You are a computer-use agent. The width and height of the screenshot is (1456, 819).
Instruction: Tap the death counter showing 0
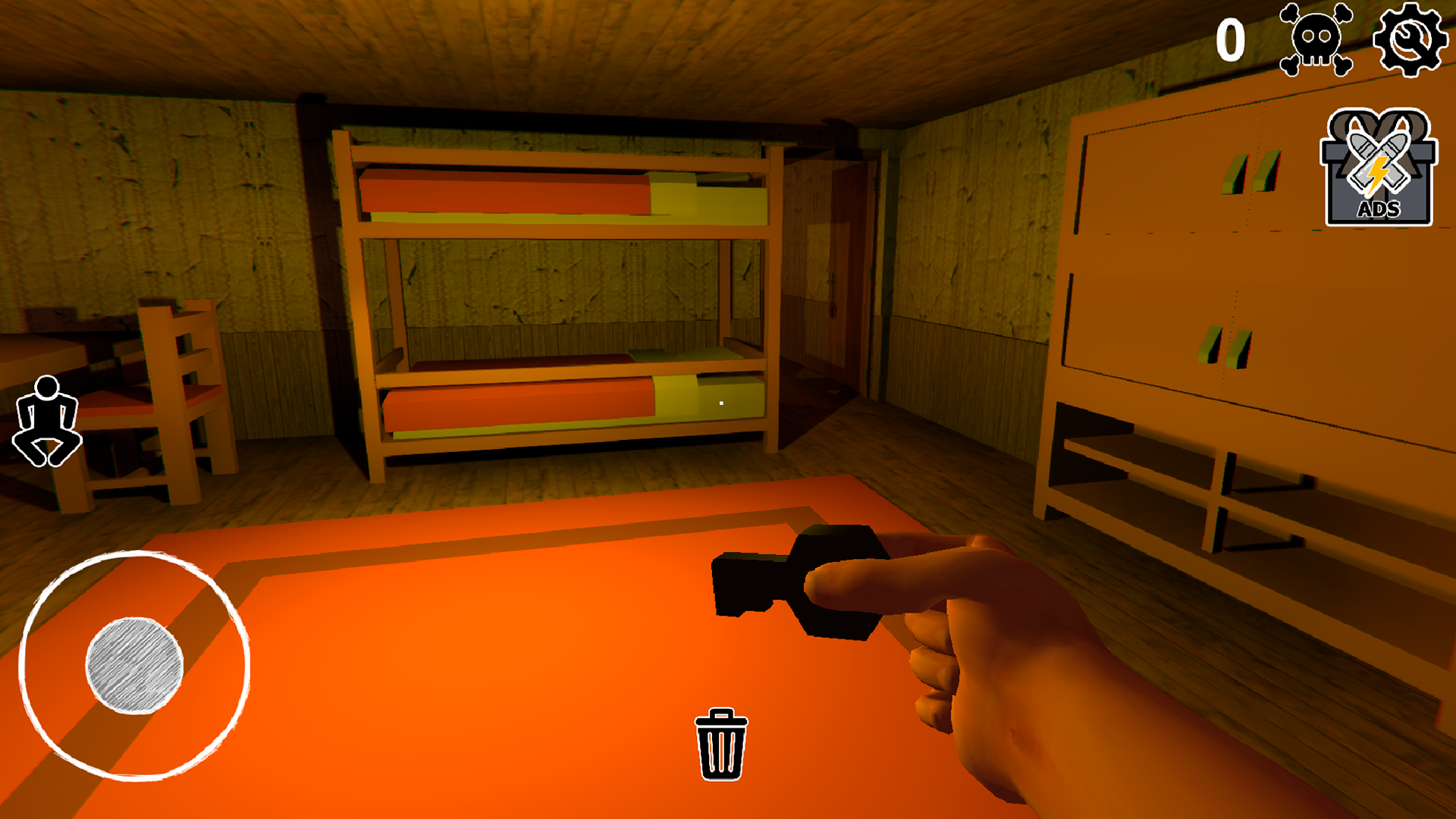coord(1233,39)
